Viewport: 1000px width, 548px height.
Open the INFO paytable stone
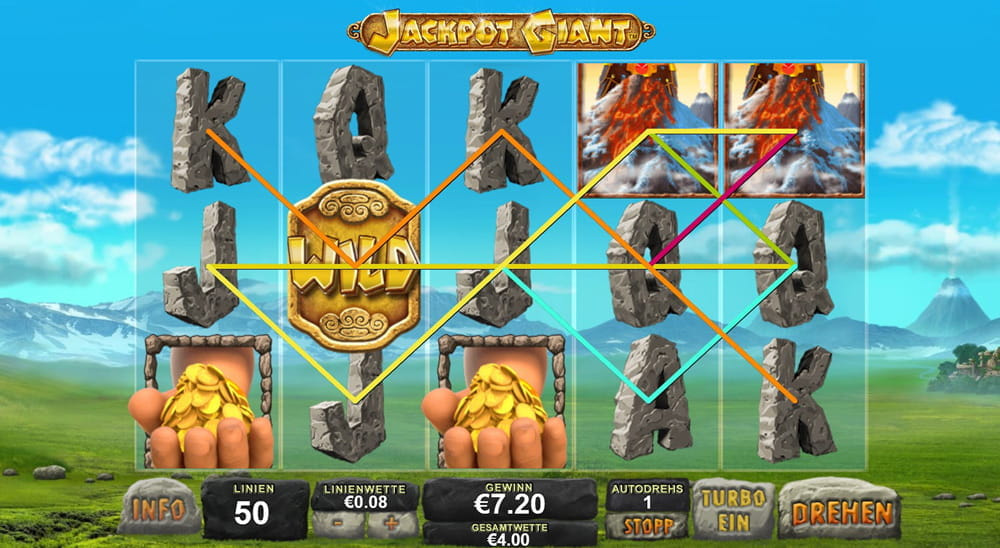(158, 509)
